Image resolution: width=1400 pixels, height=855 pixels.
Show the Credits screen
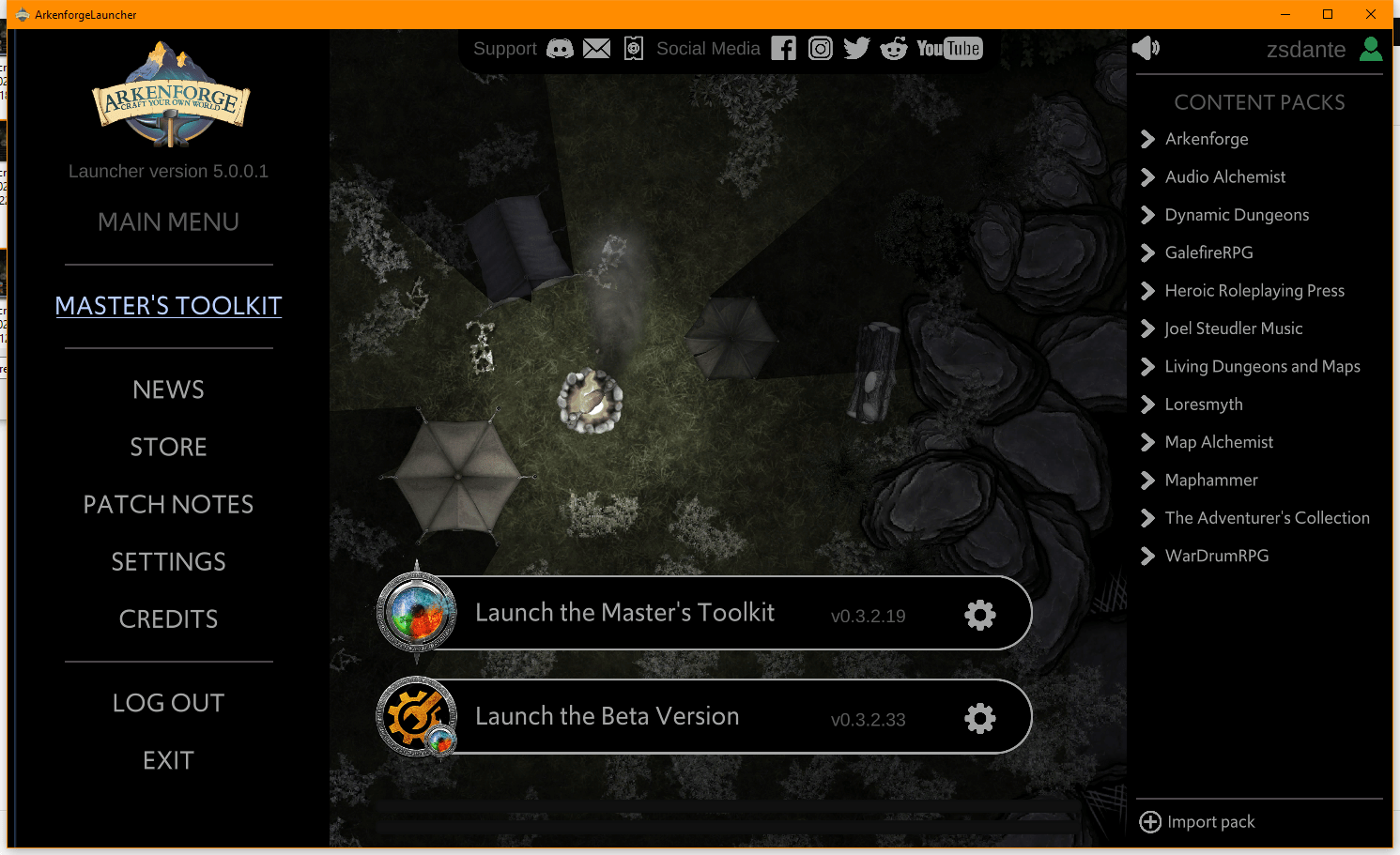pos(168,618)
